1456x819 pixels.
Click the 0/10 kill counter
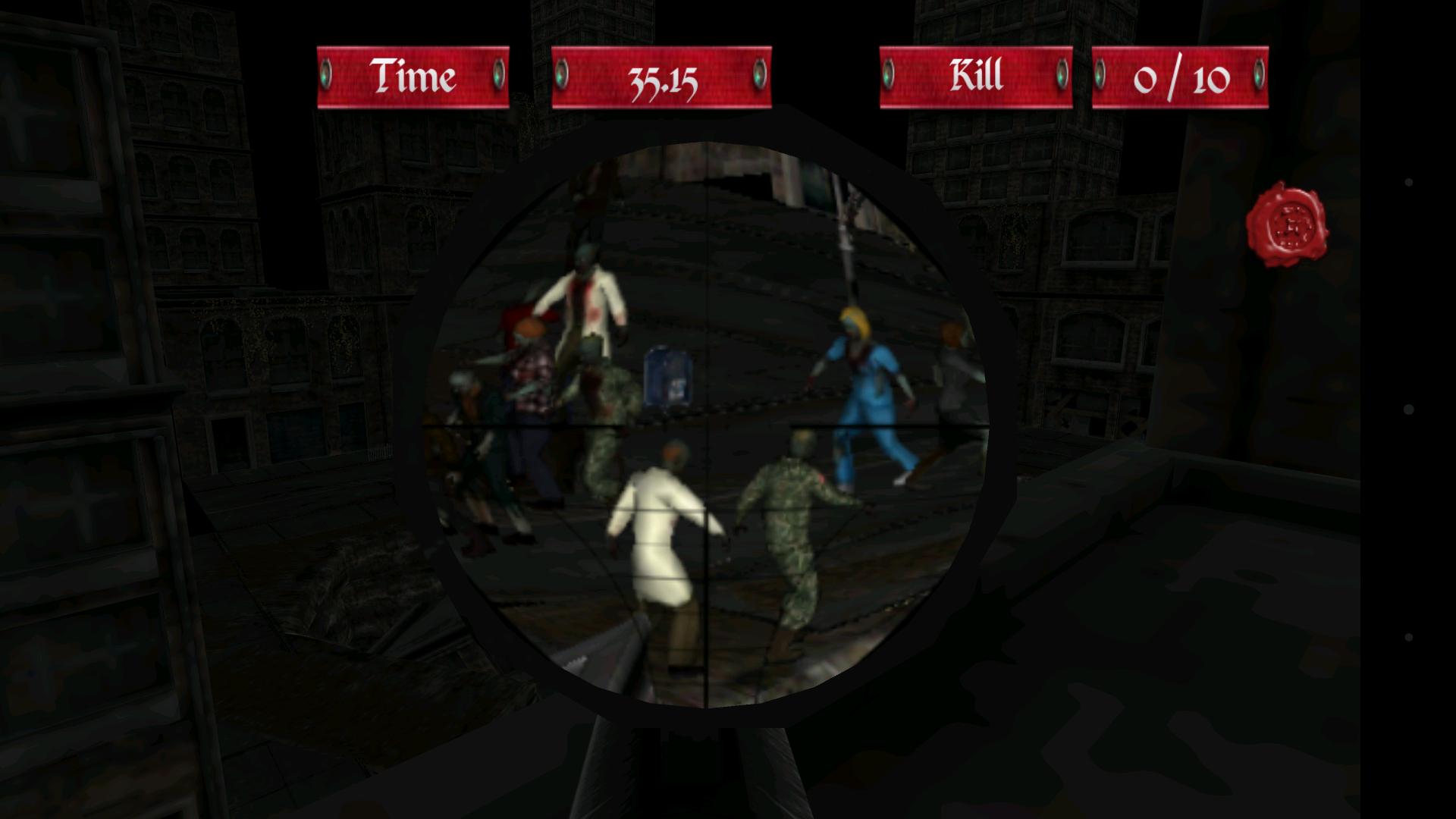point(1180,77)
